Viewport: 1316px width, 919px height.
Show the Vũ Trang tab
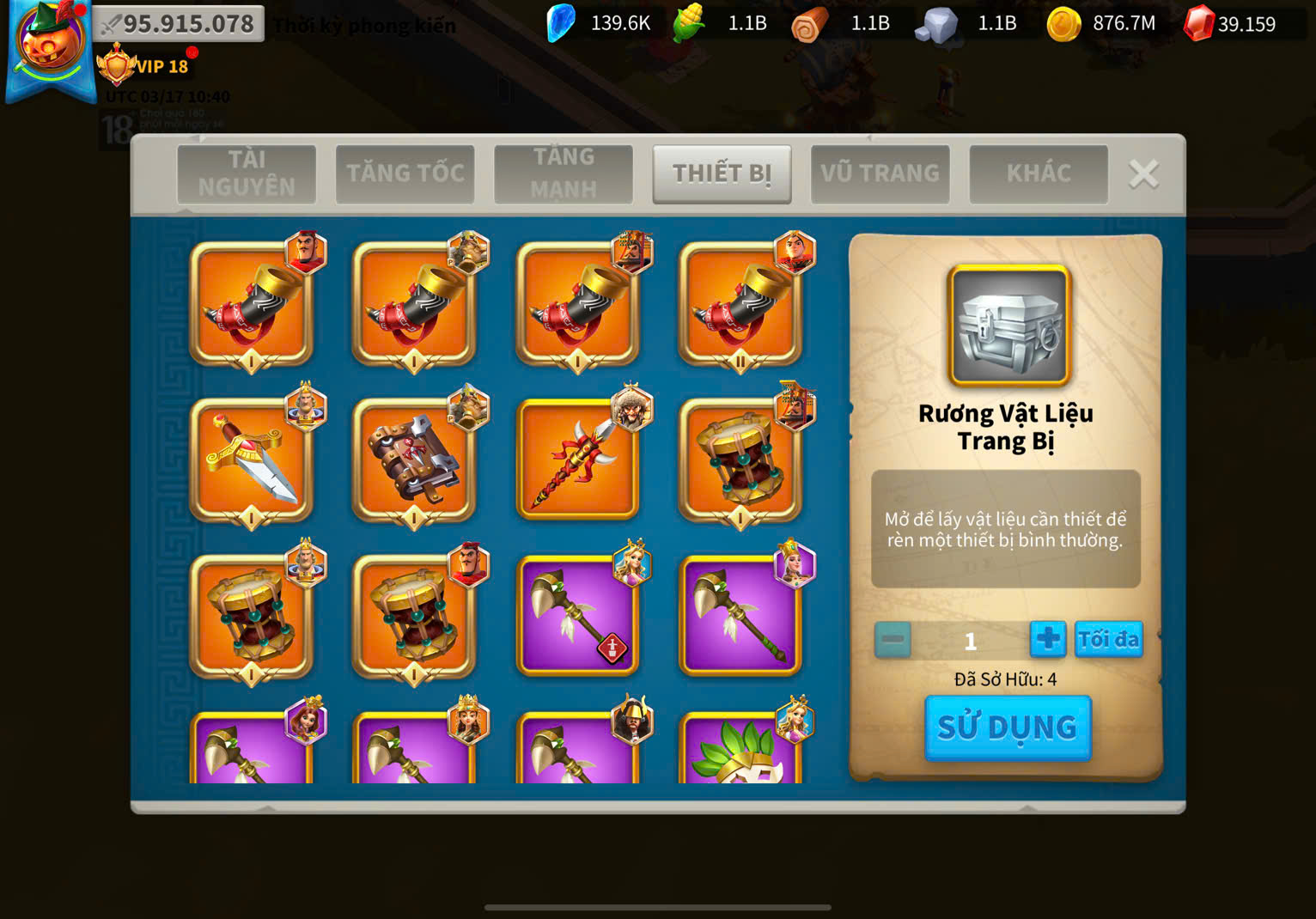click(x=880, y=173)
